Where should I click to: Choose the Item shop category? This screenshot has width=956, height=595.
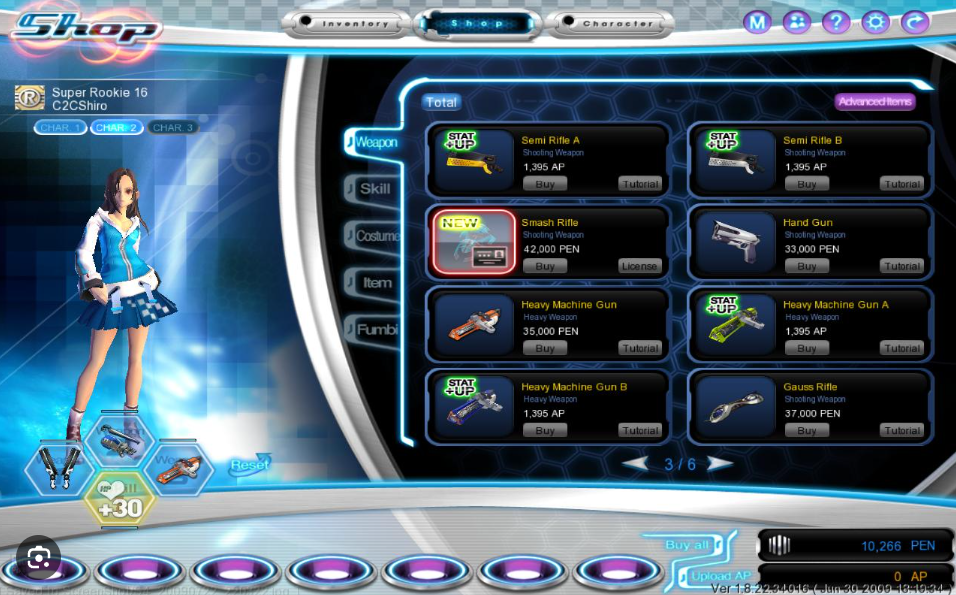(x=377, y=283)
